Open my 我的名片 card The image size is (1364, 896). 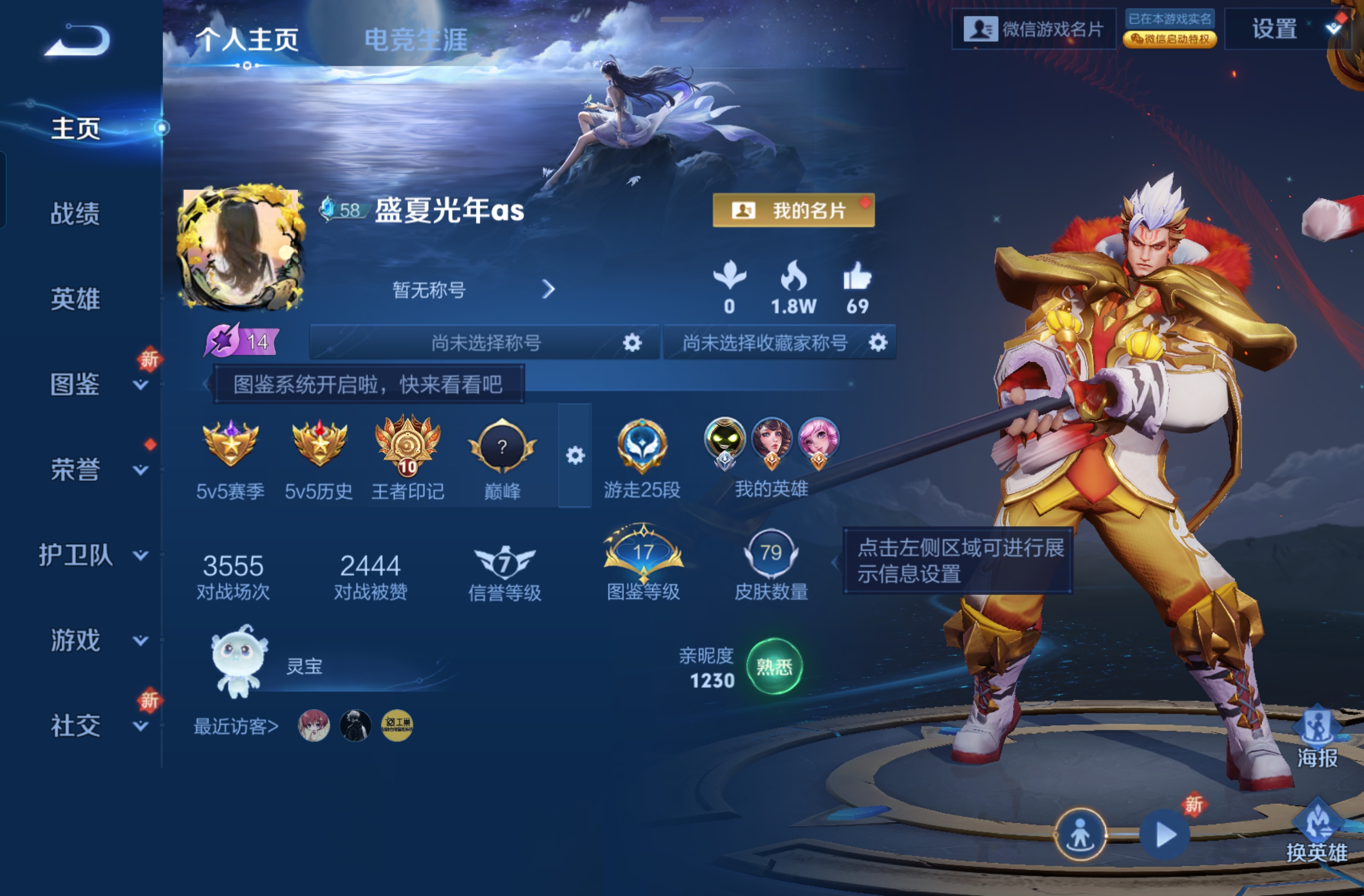[x=793, y=210]
